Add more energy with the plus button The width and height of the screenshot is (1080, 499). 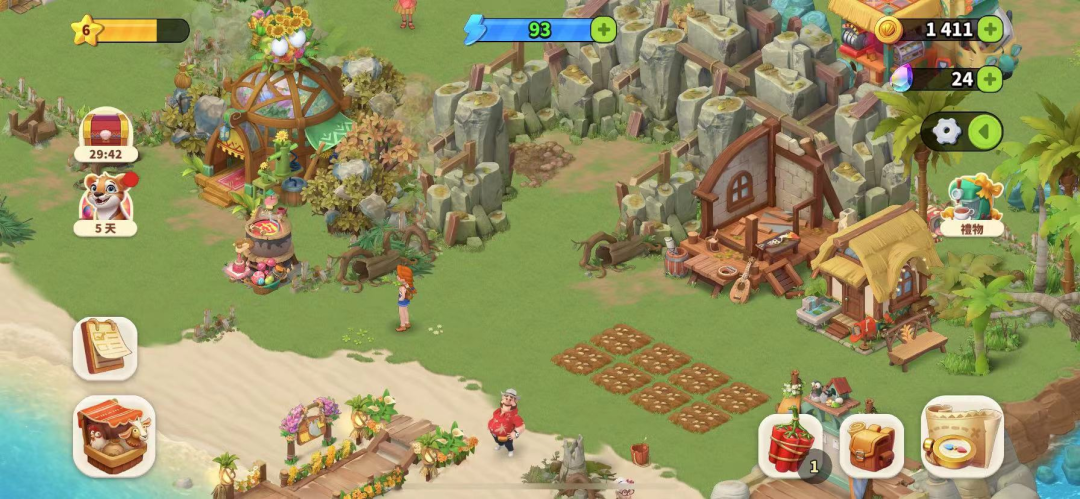coord(603,29)
